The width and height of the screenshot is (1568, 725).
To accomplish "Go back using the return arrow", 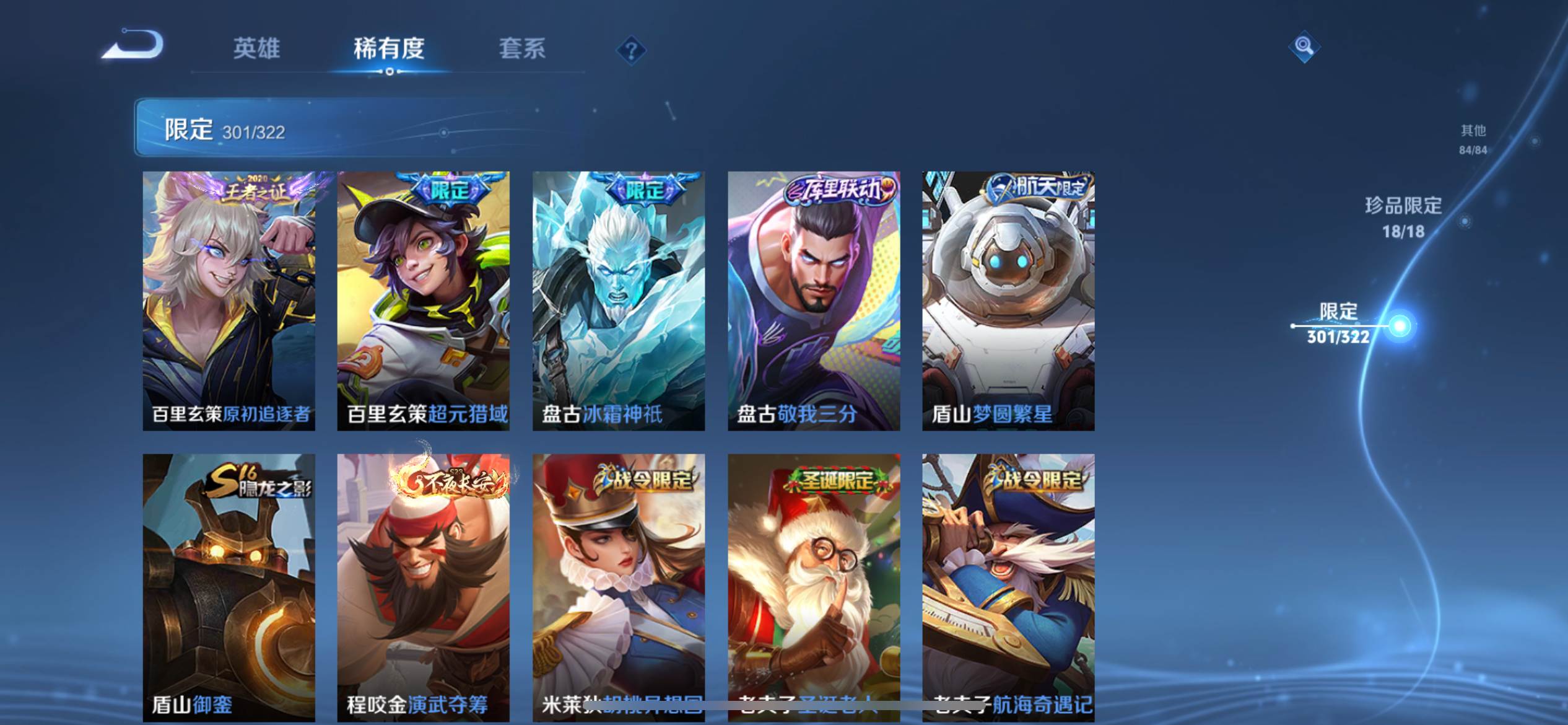I will click(133, 45).
